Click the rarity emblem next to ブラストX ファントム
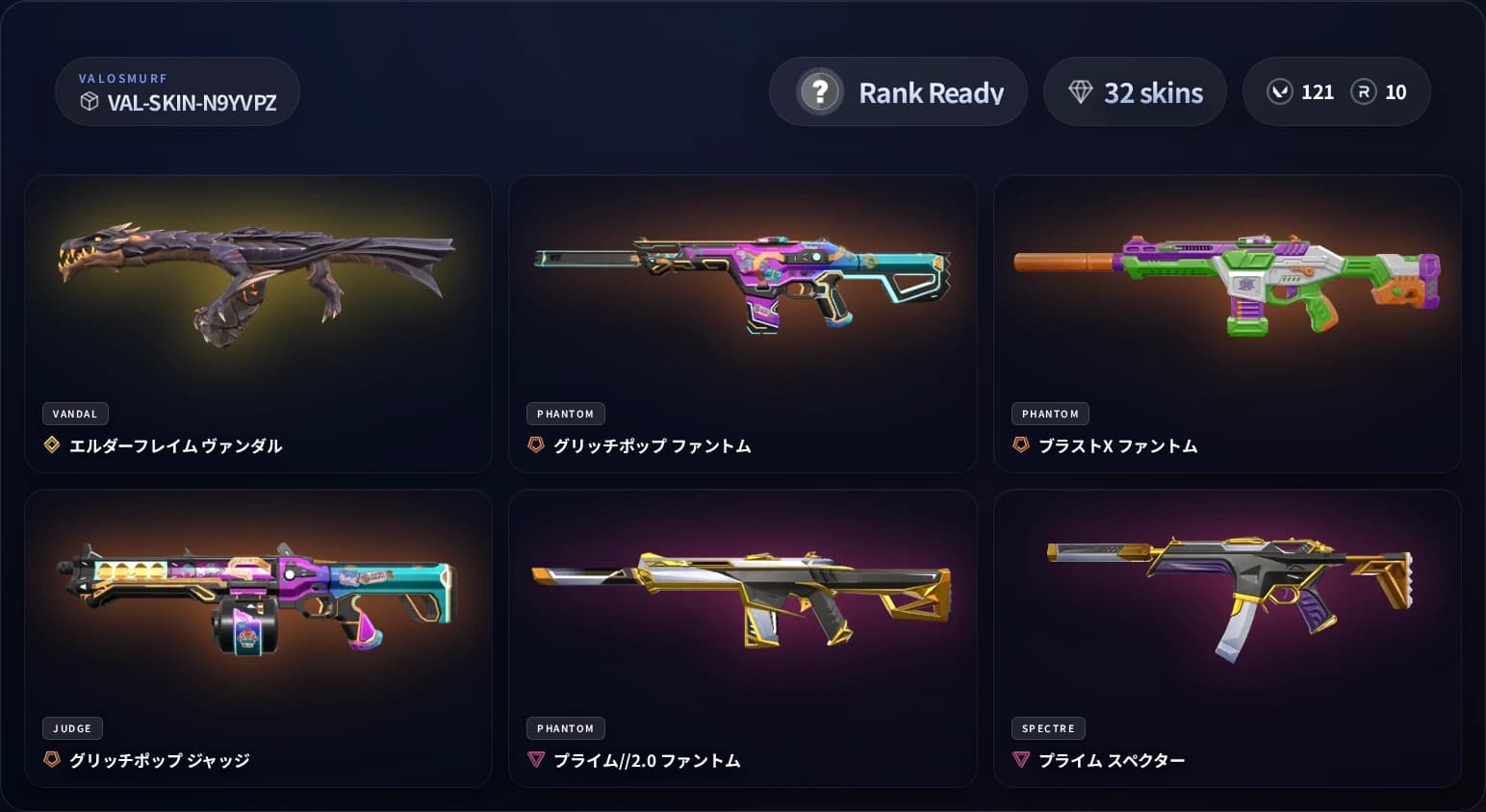 [x=1021, y=444]
